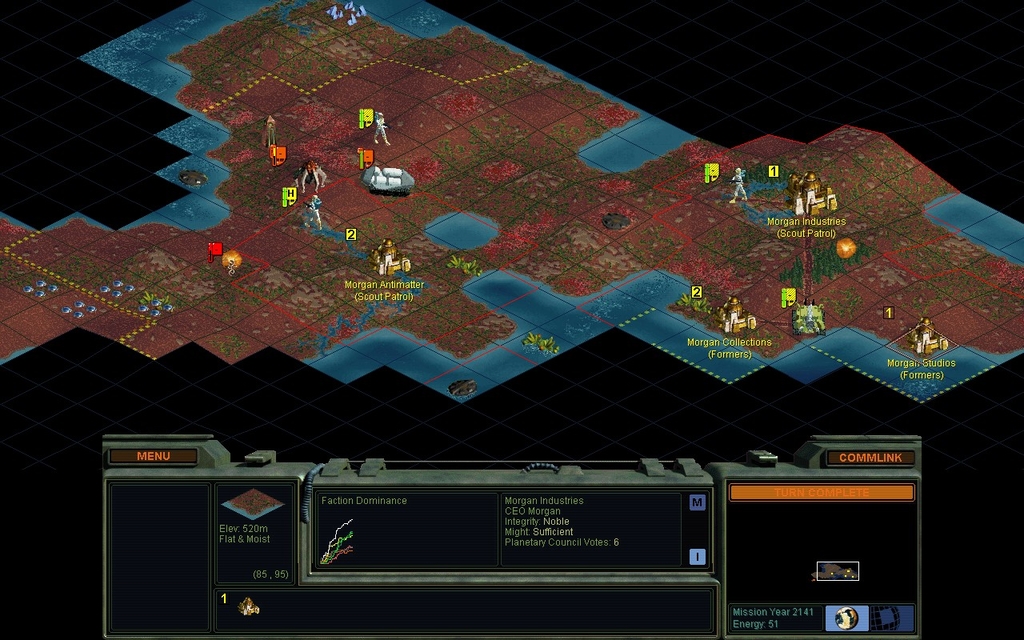The image size is (1024, 640).
Task: Click the I button in the info panel
Action: (697, 557)
